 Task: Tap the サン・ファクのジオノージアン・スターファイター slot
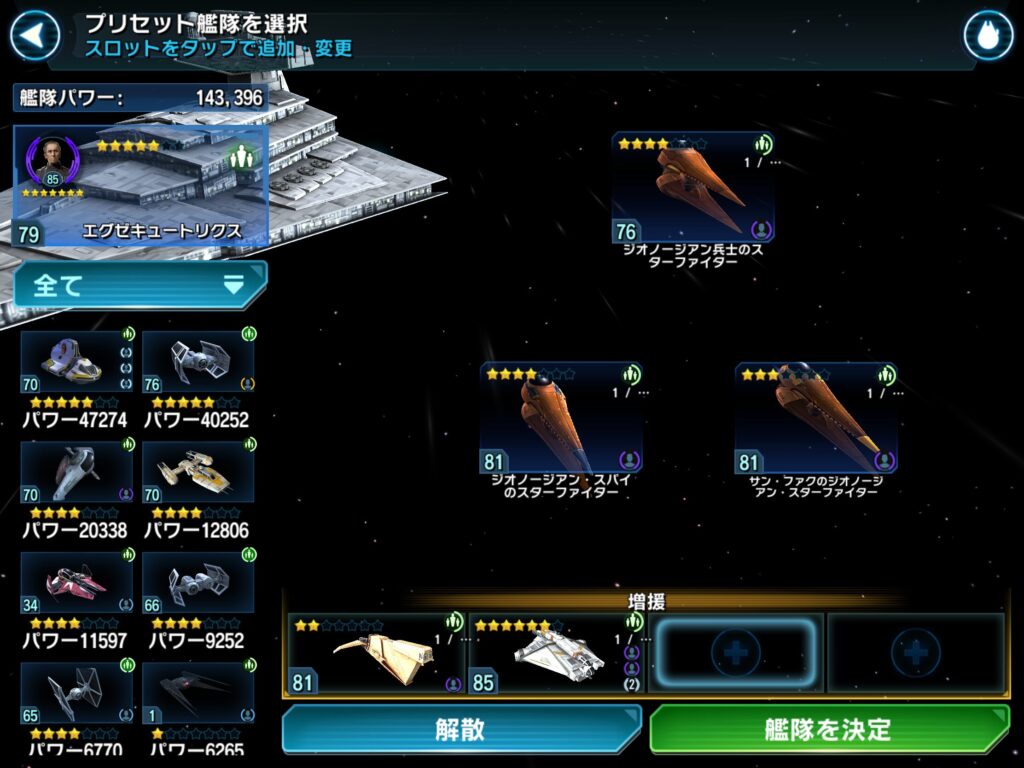click(816, 418)
